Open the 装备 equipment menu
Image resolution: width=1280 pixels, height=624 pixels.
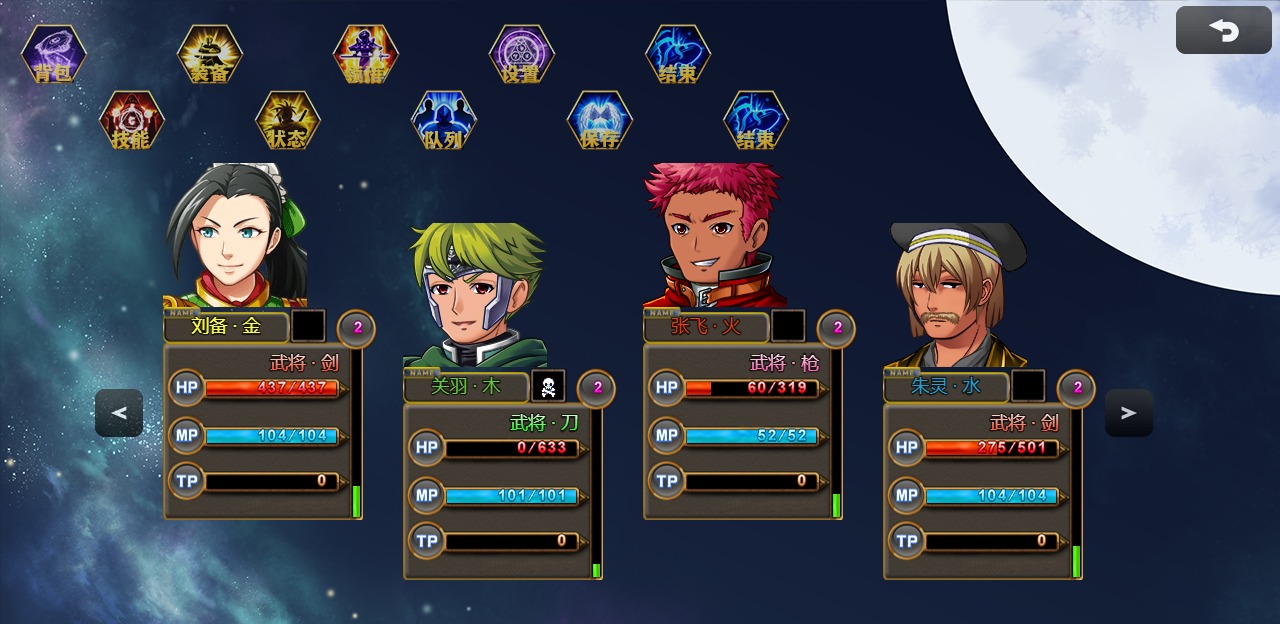[x=210, y=55]
